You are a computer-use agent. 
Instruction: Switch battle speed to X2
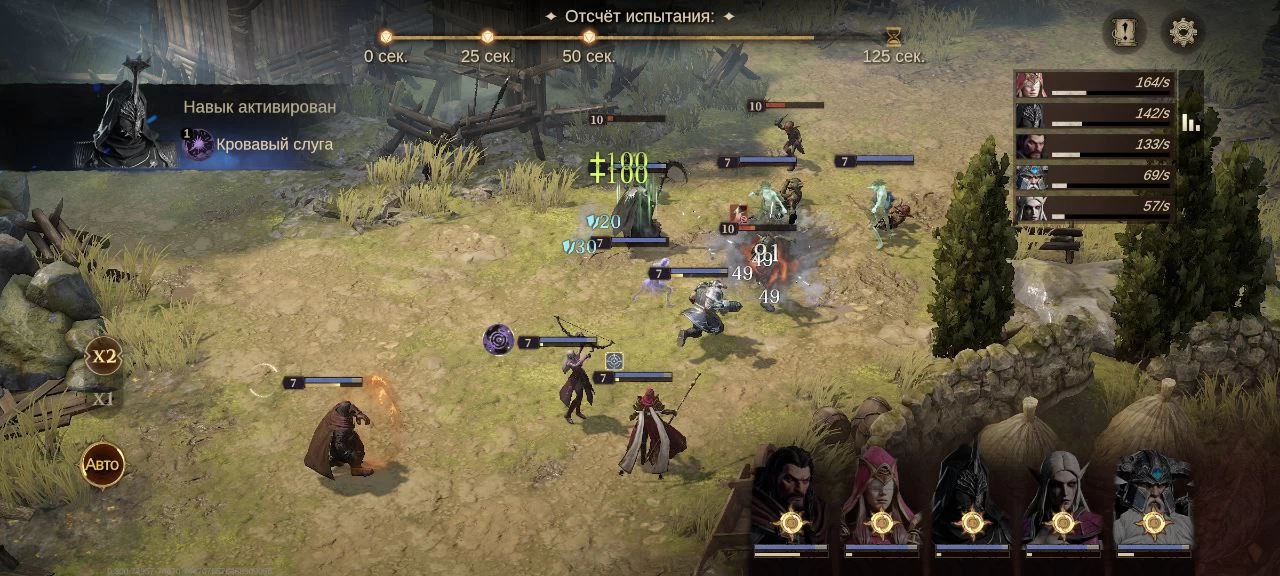coord(103,356)
